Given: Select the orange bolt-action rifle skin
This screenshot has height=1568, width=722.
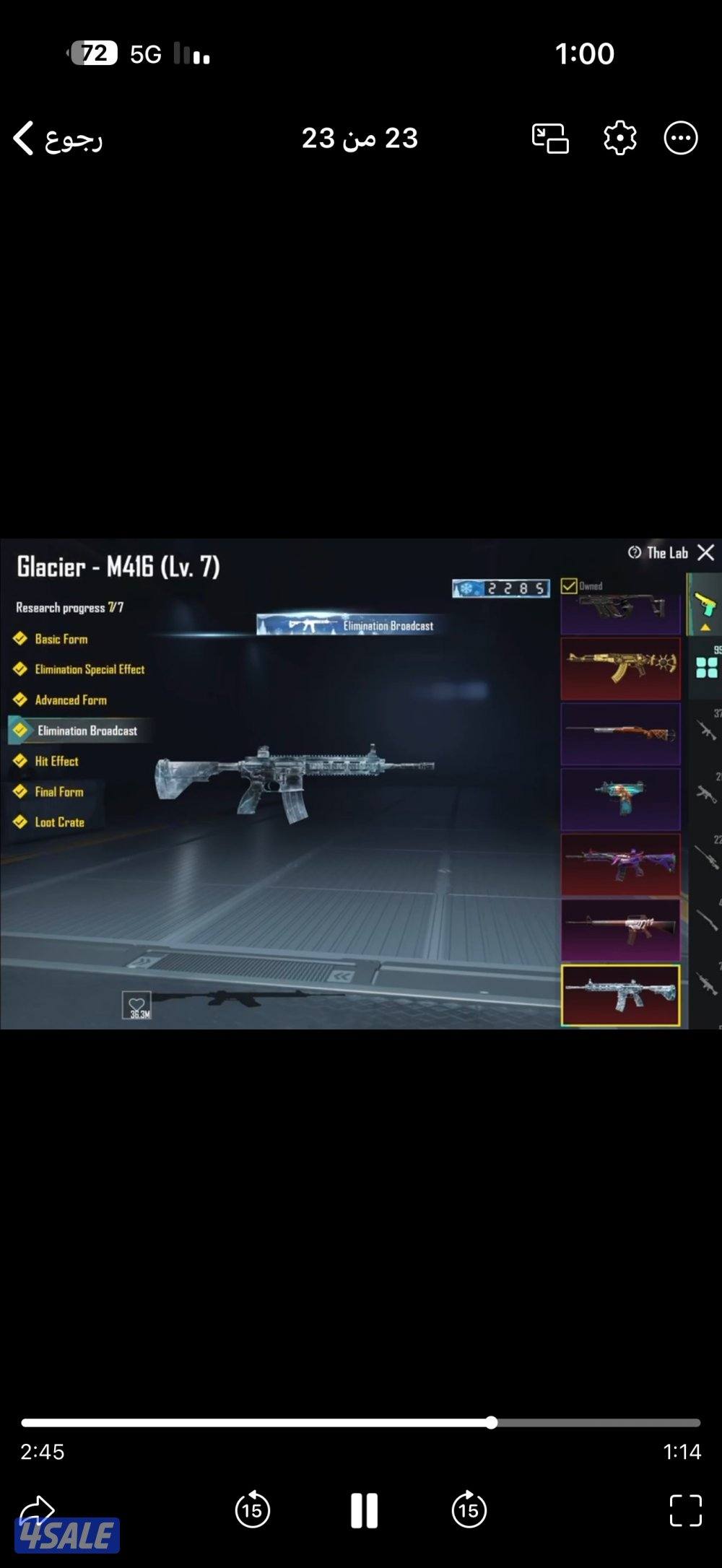Looking at the screenshot, I should (x=620, y=733).
